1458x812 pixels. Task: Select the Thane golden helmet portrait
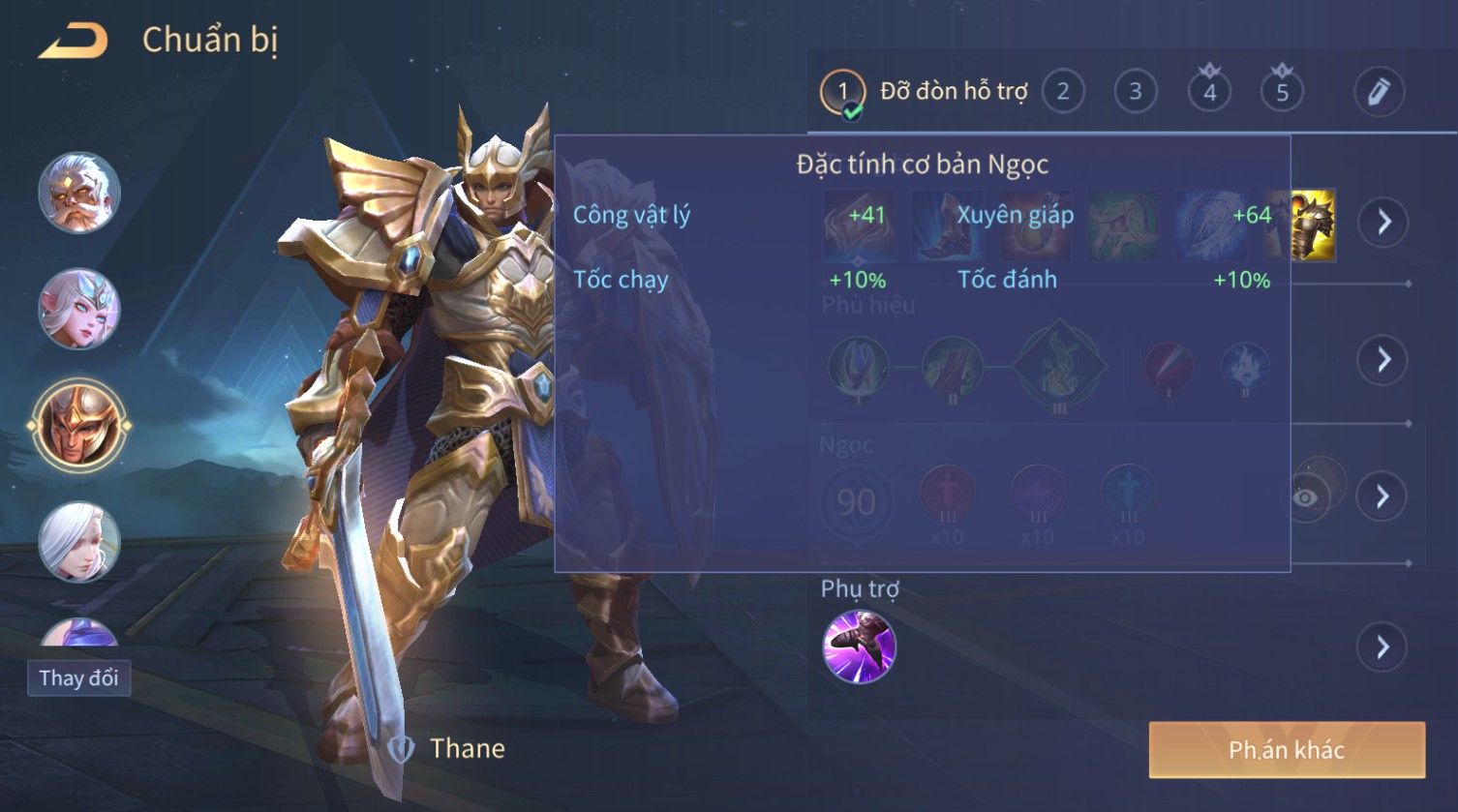[x=79, y=425]
